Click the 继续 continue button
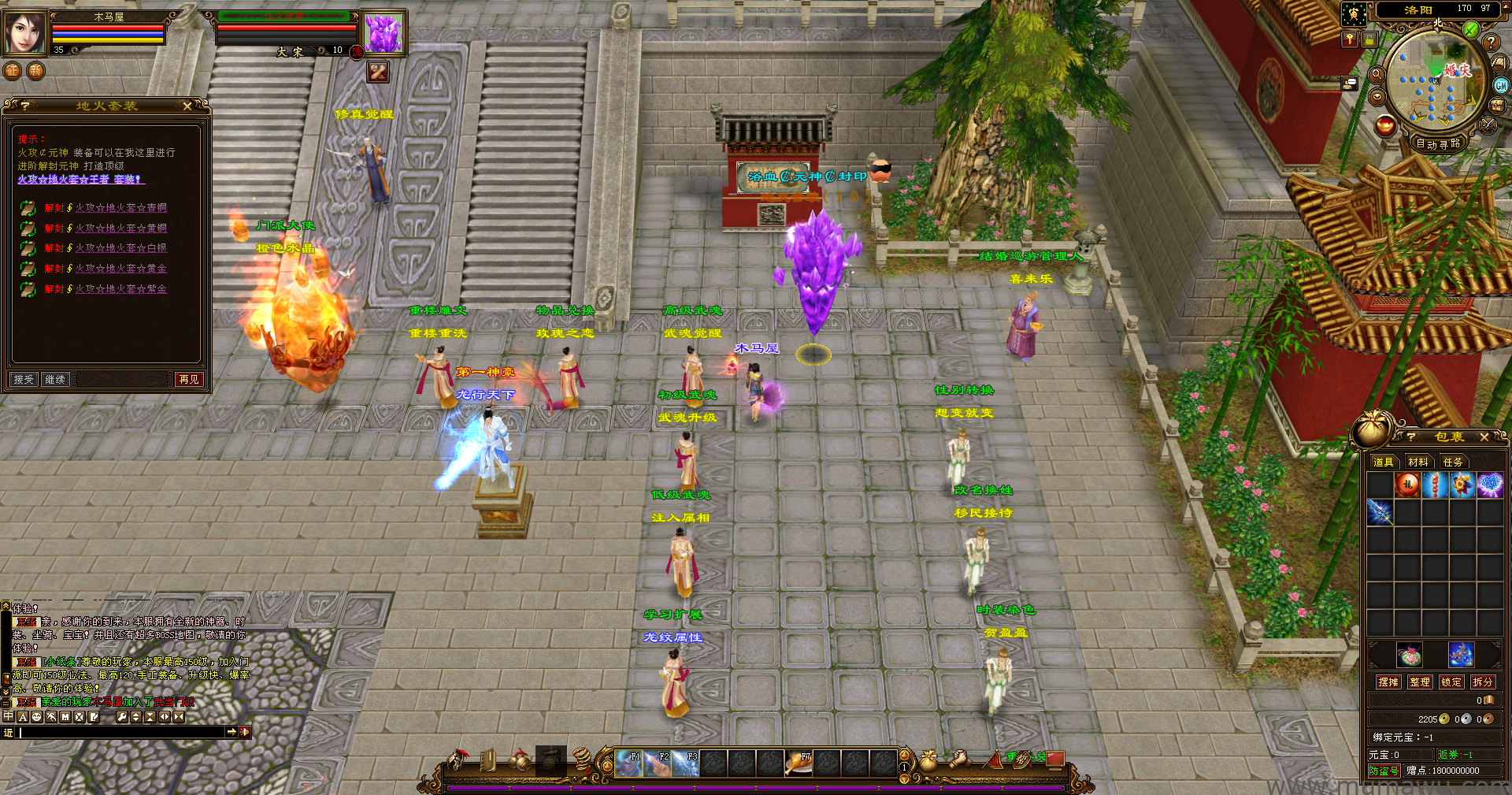 pos(55,380)
